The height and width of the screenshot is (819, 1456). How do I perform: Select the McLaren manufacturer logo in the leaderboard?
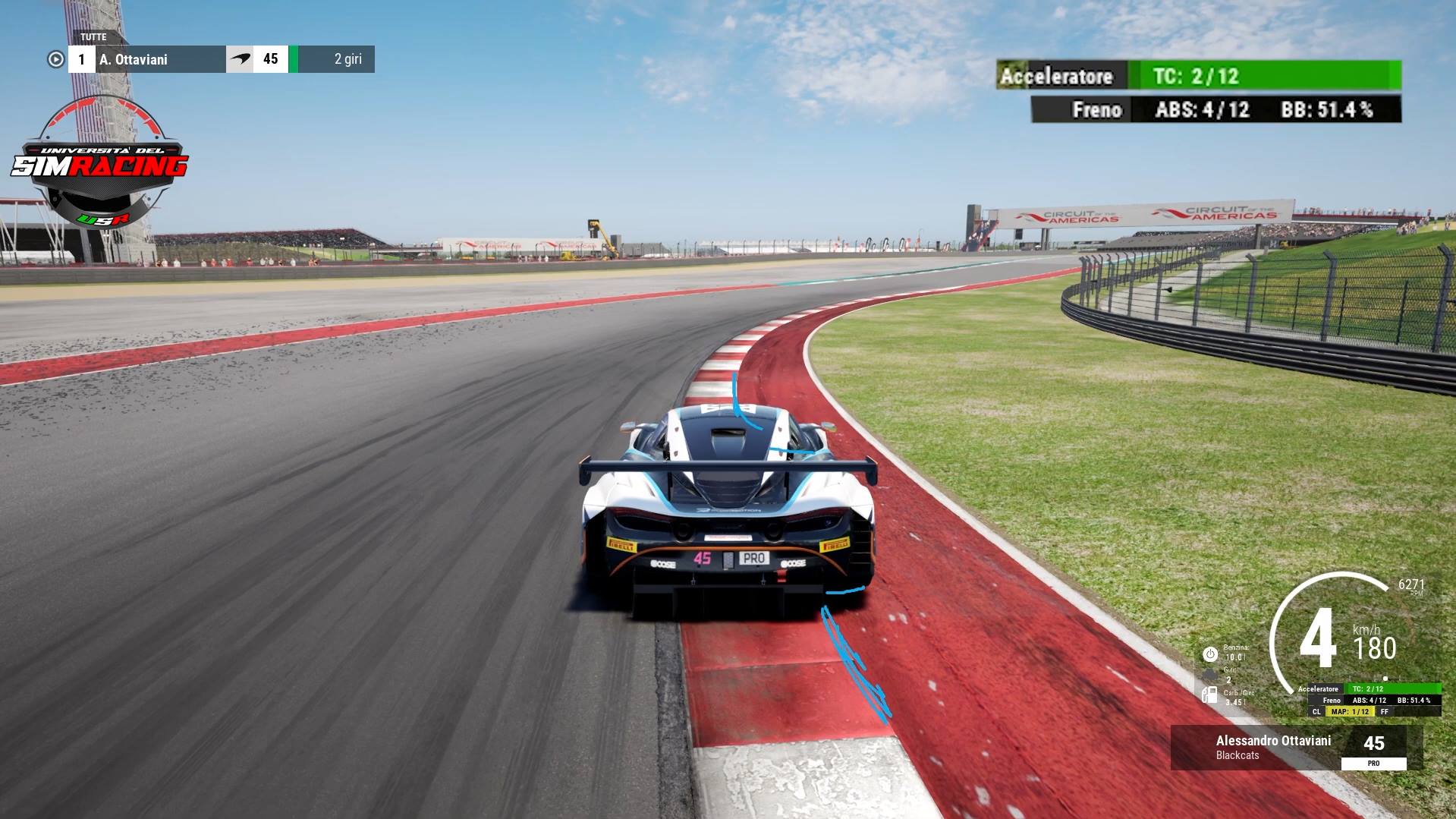point(241,58)
